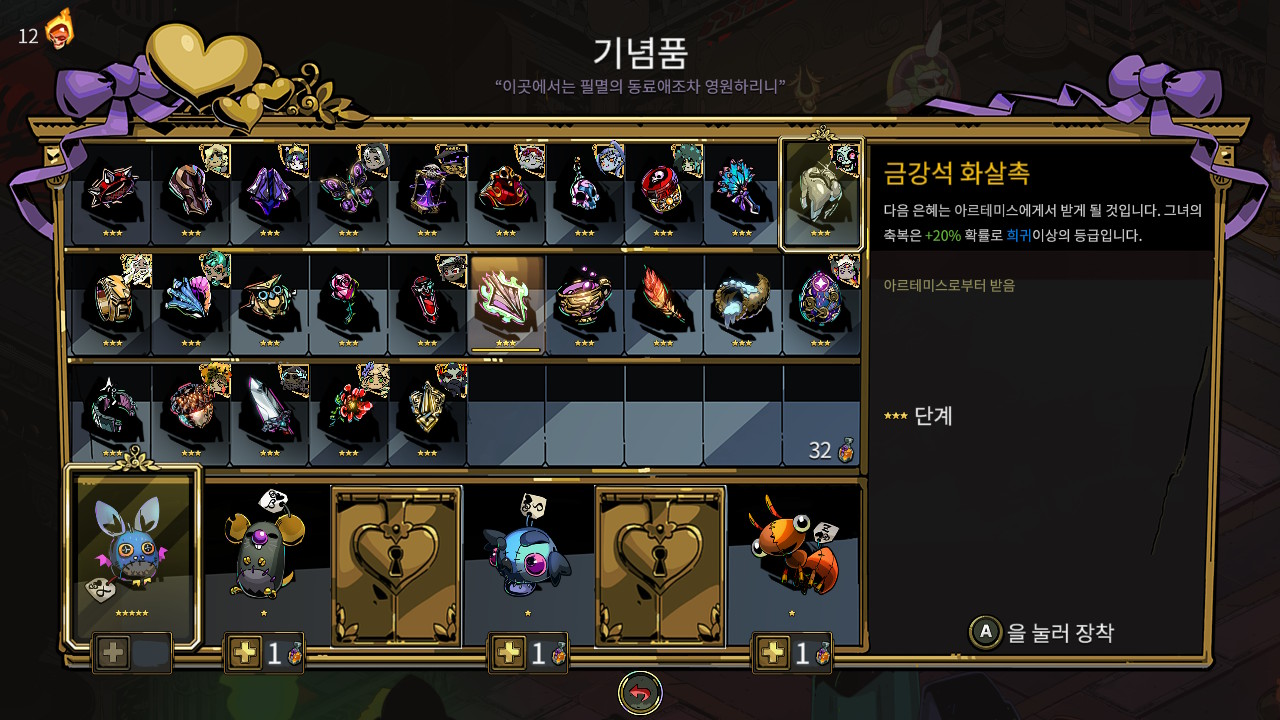Select the Adamant Arrowhead keepsake
1280x720 pixels.
pyautogui.click(x=820, y=195)
